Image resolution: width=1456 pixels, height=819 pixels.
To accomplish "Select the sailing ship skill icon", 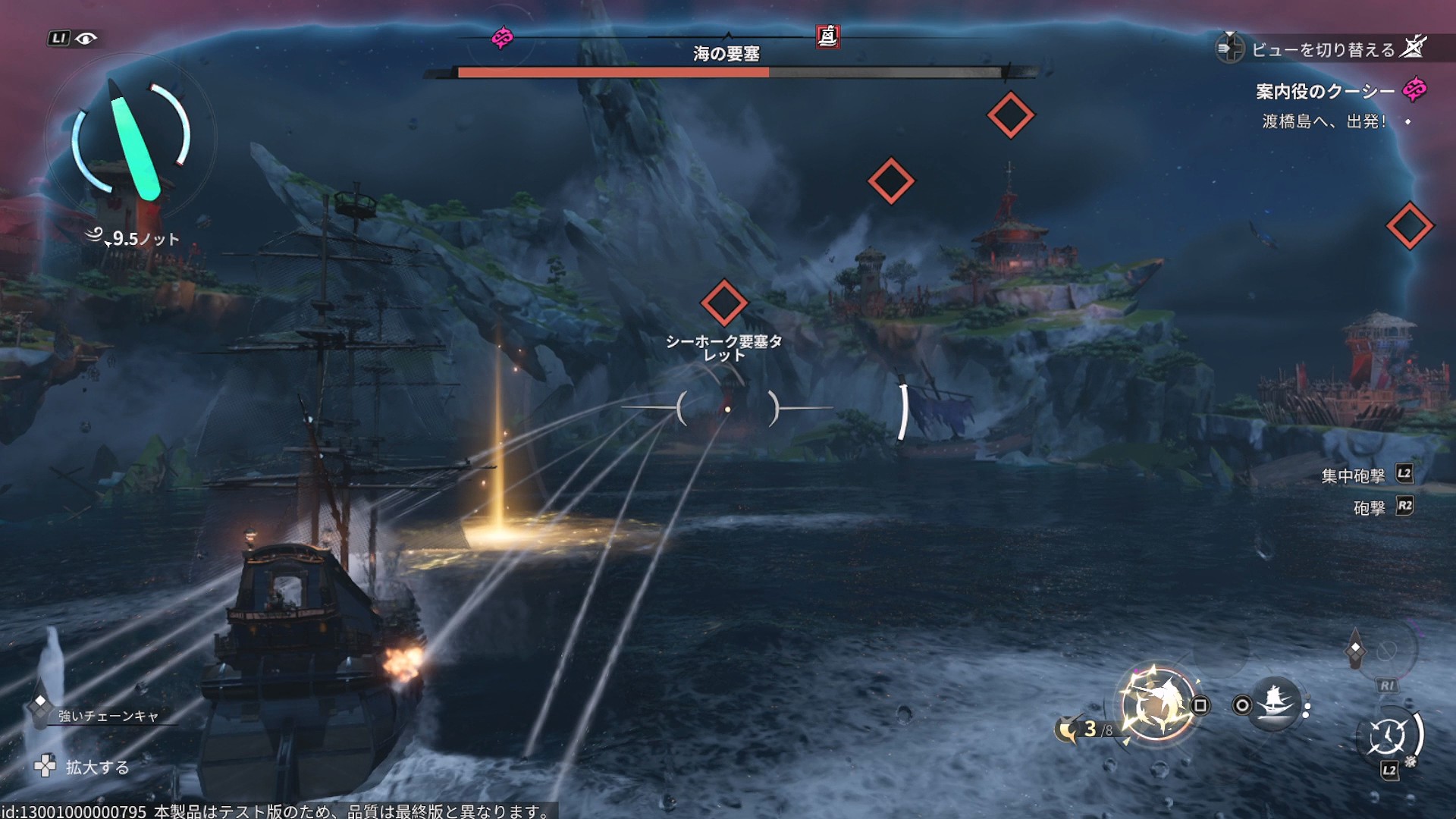I will [1275, 704].
